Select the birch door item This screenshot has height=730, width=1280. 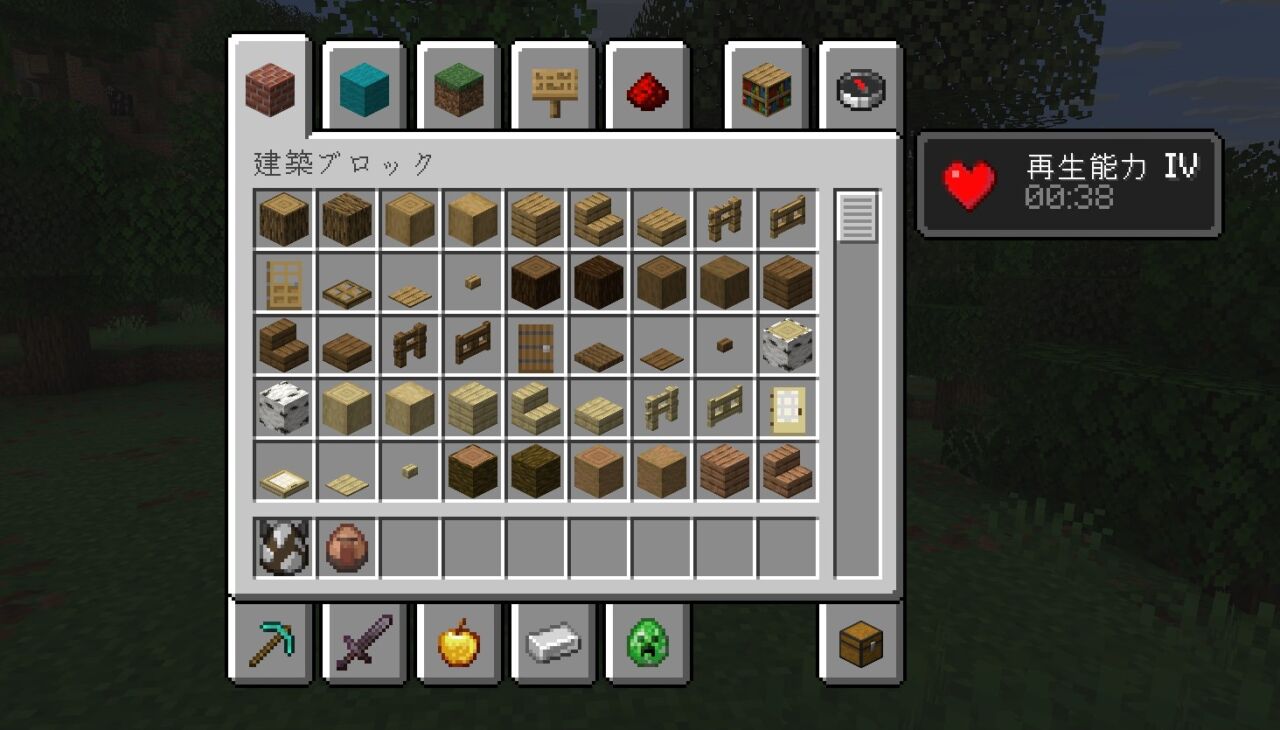(x=787, y=408)
